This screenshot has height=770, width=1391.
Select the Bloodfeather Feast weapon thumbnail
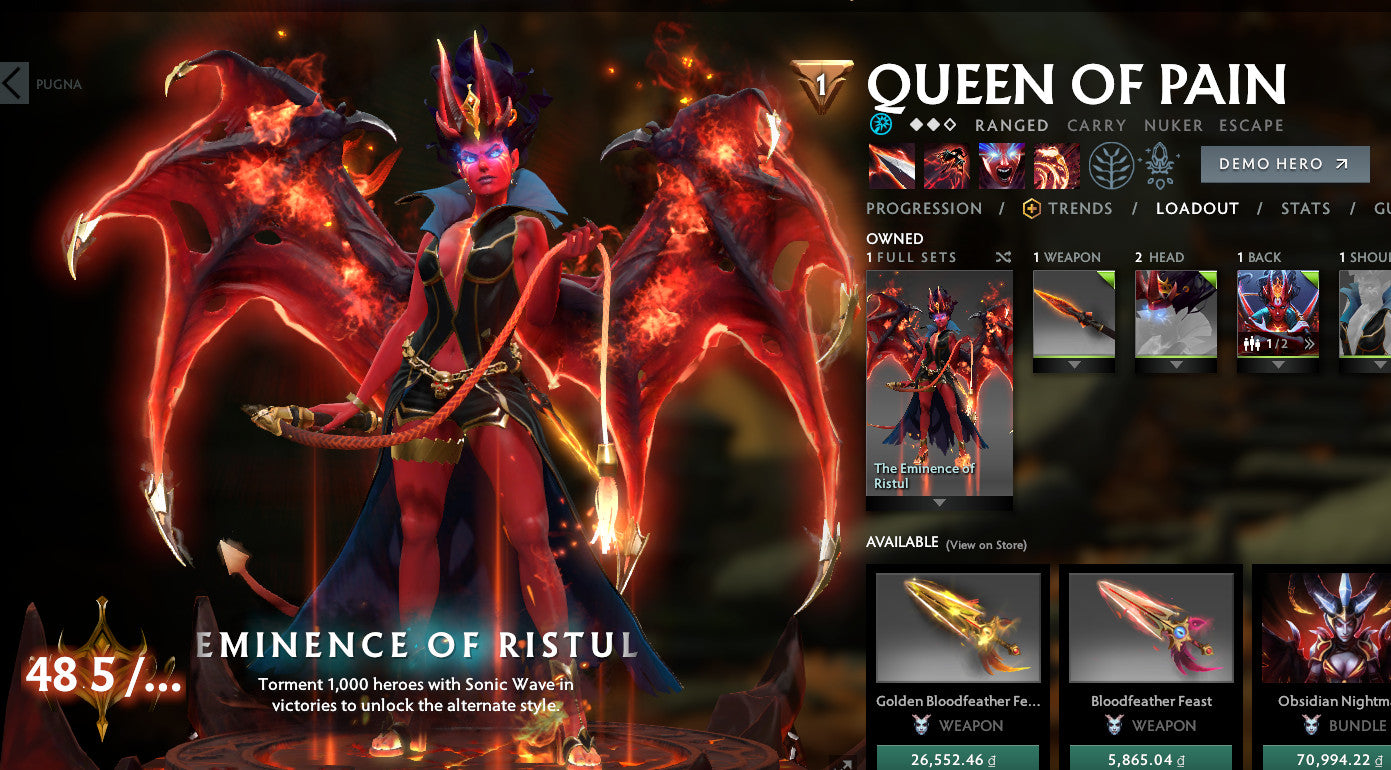point(1151,627)
